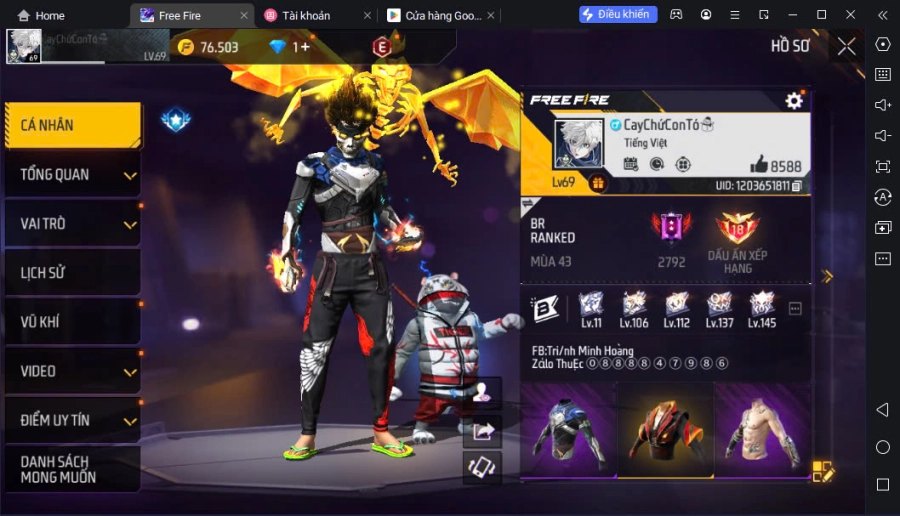Copy the player UID

point(797,186)
